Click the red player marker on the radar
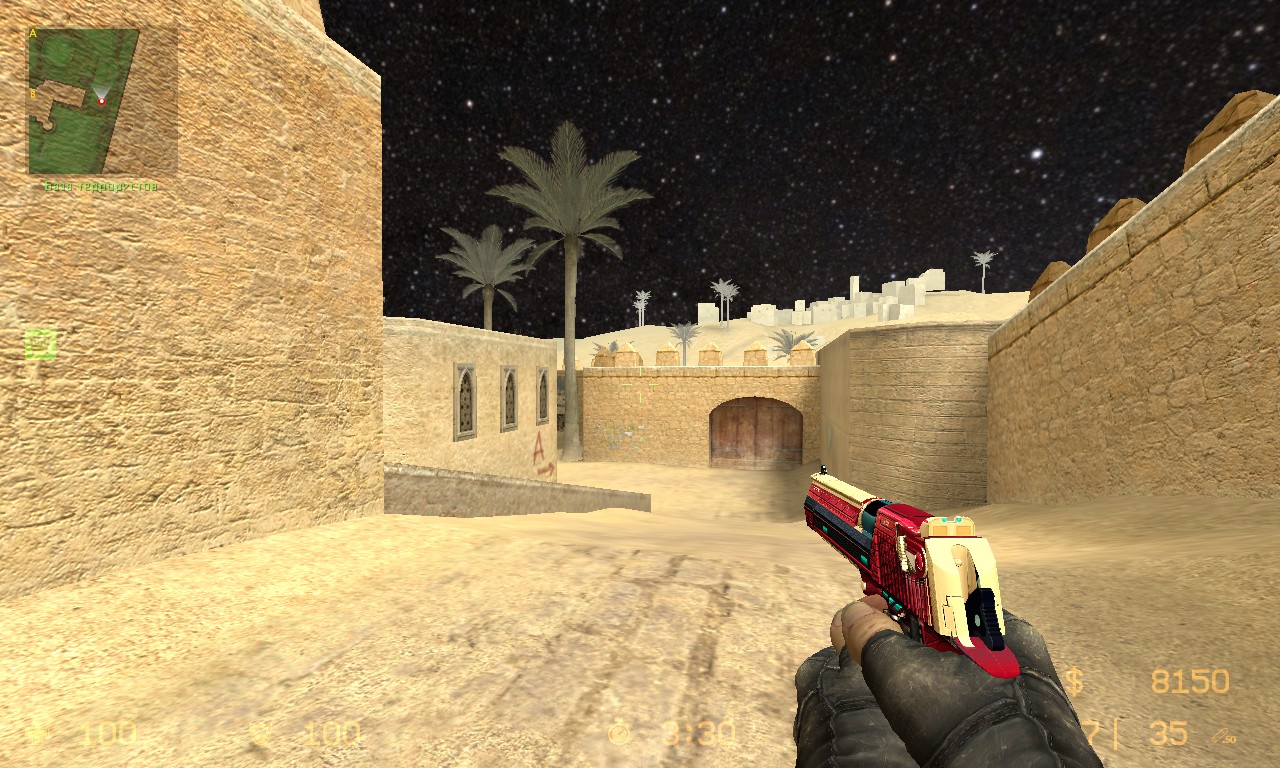 tap(101, 101)
